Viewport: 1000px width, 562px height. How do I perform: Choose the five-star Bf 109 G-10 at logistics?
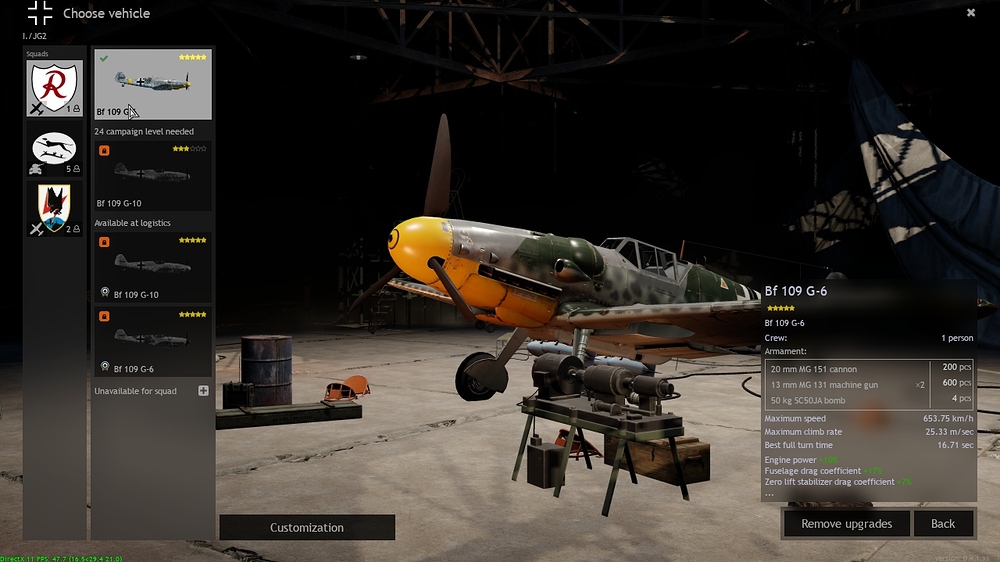[x=153, y=266]
